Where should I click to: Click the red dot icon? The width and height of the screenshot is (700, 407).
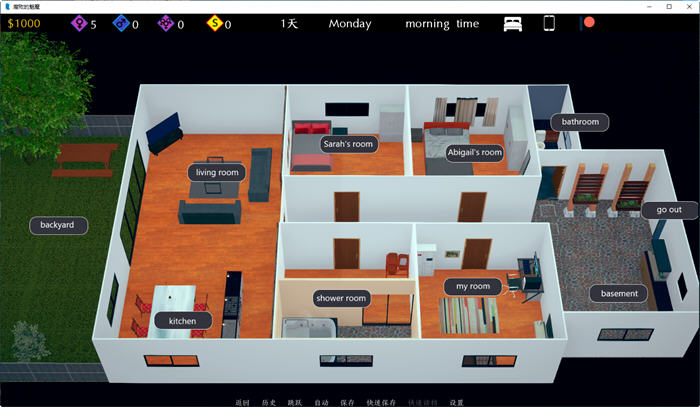click(x=588, y=22)
